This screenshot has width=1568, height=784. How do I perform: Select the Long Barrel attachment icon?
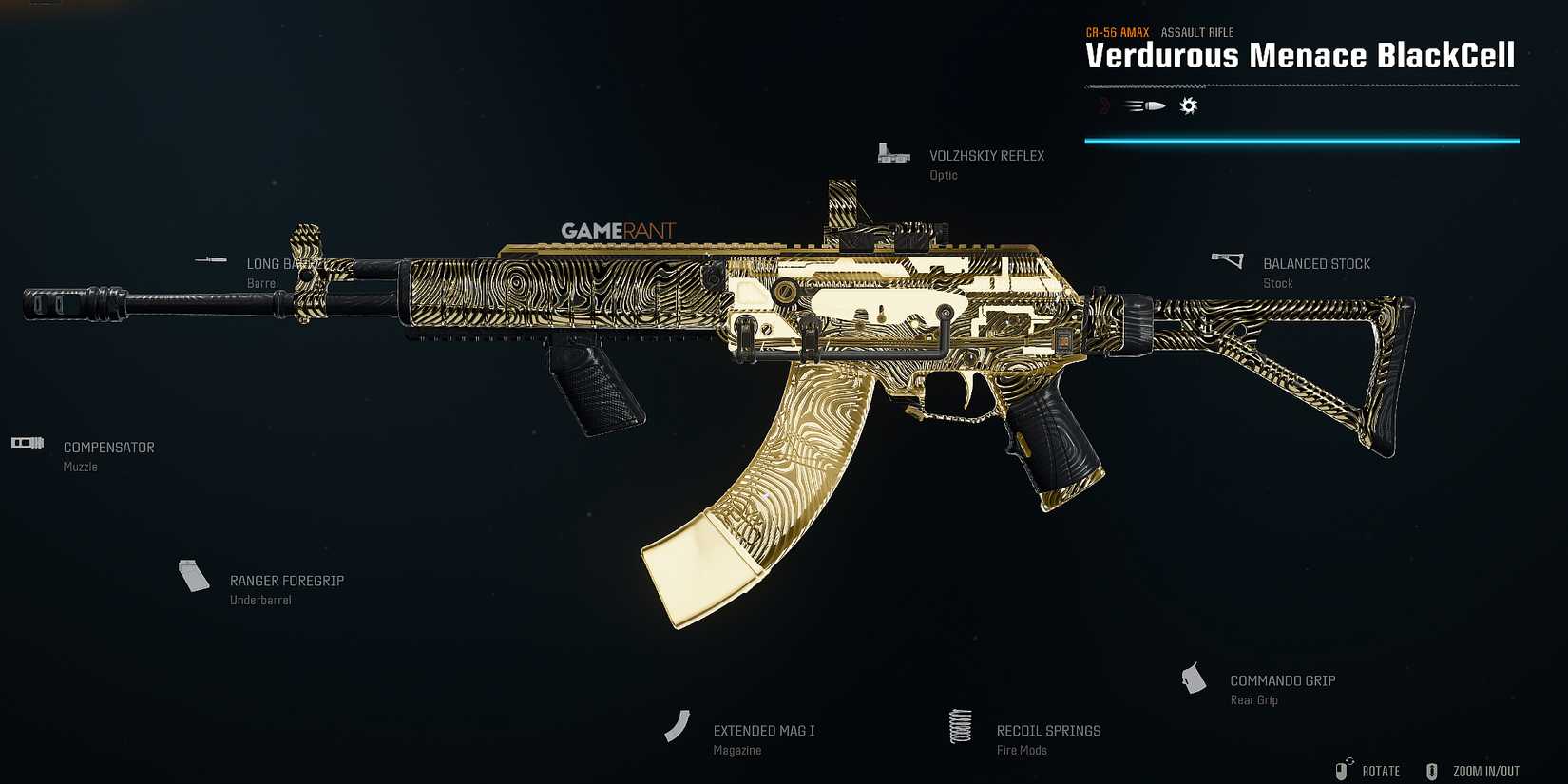tap(211, 258)
